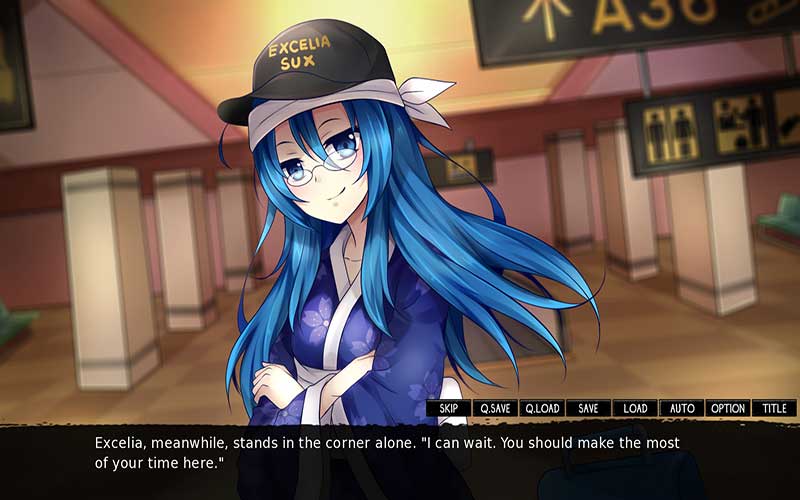The height and width of the screenshot is (500, 800).
Task: Open the LOAD menu
Action: [x=635, y=408]
